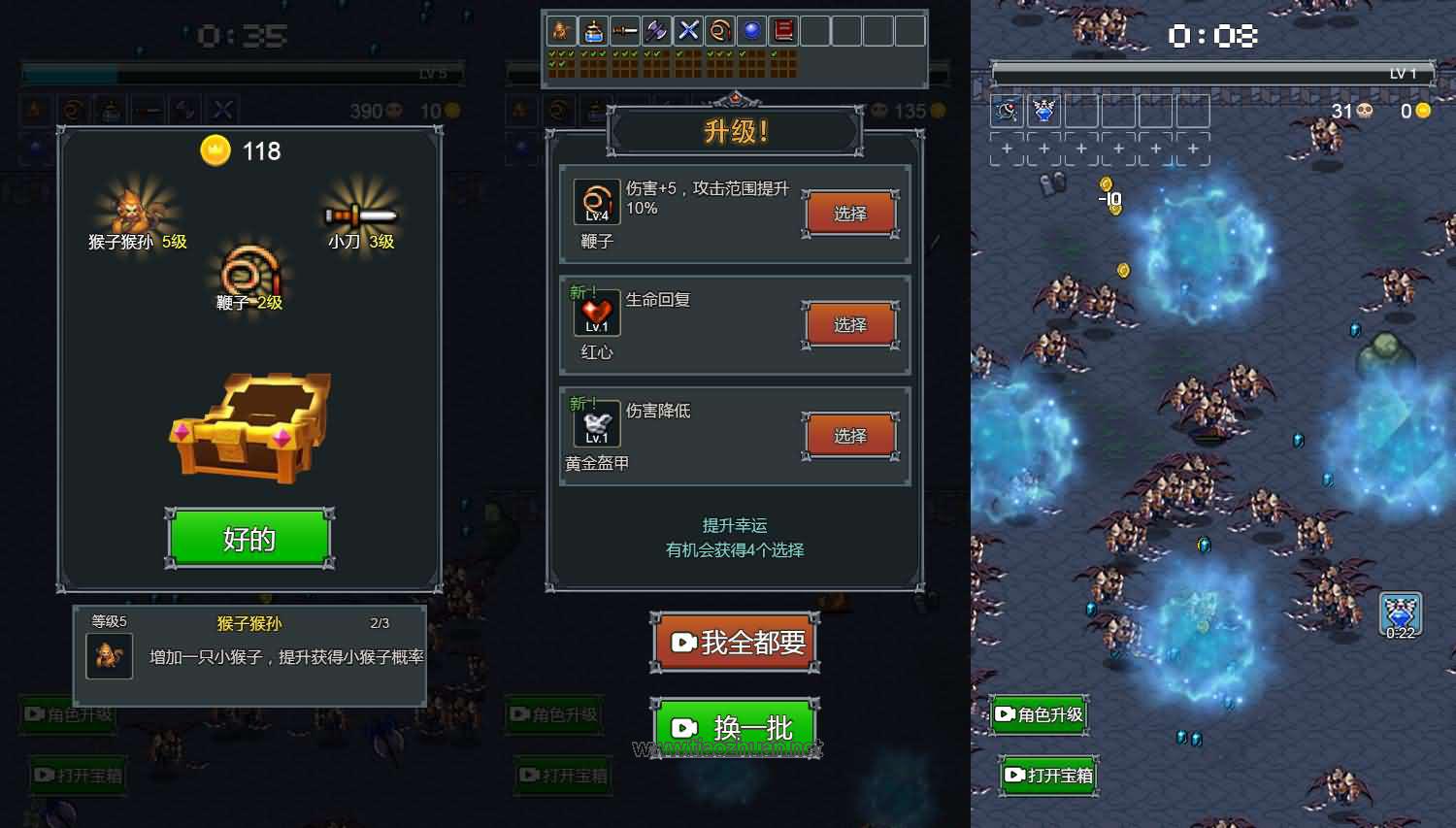This screenshot has height=828, width=1456.
Task: Click the 黄金盔甲 golden armor icon
Action: tap(595, 424)
